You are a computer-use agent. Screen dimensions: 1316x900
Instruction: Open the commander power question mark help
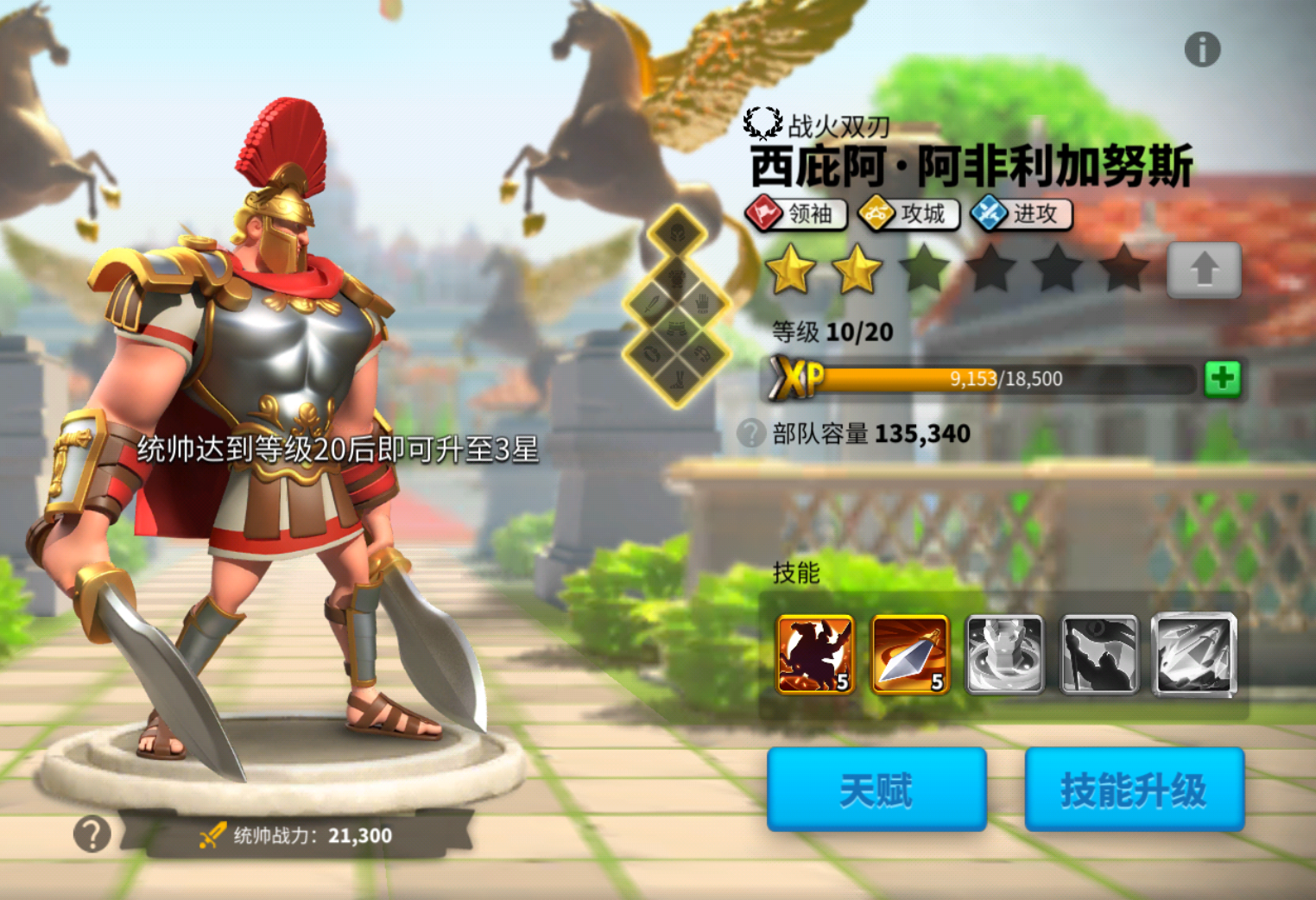92,834
